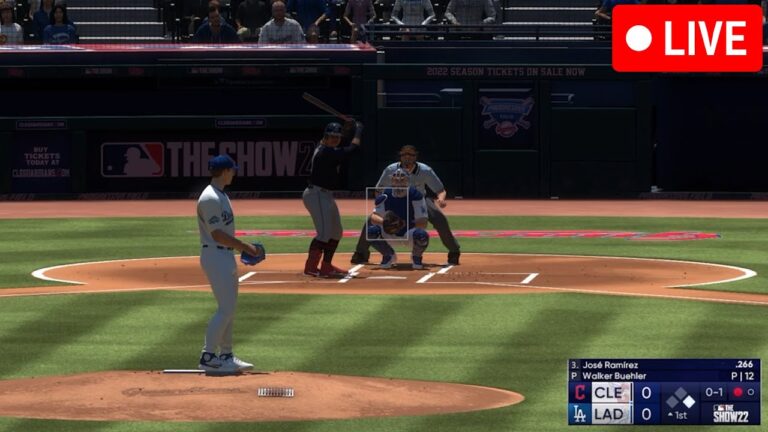Select the strike zone box over the catcher

(389, 213)
